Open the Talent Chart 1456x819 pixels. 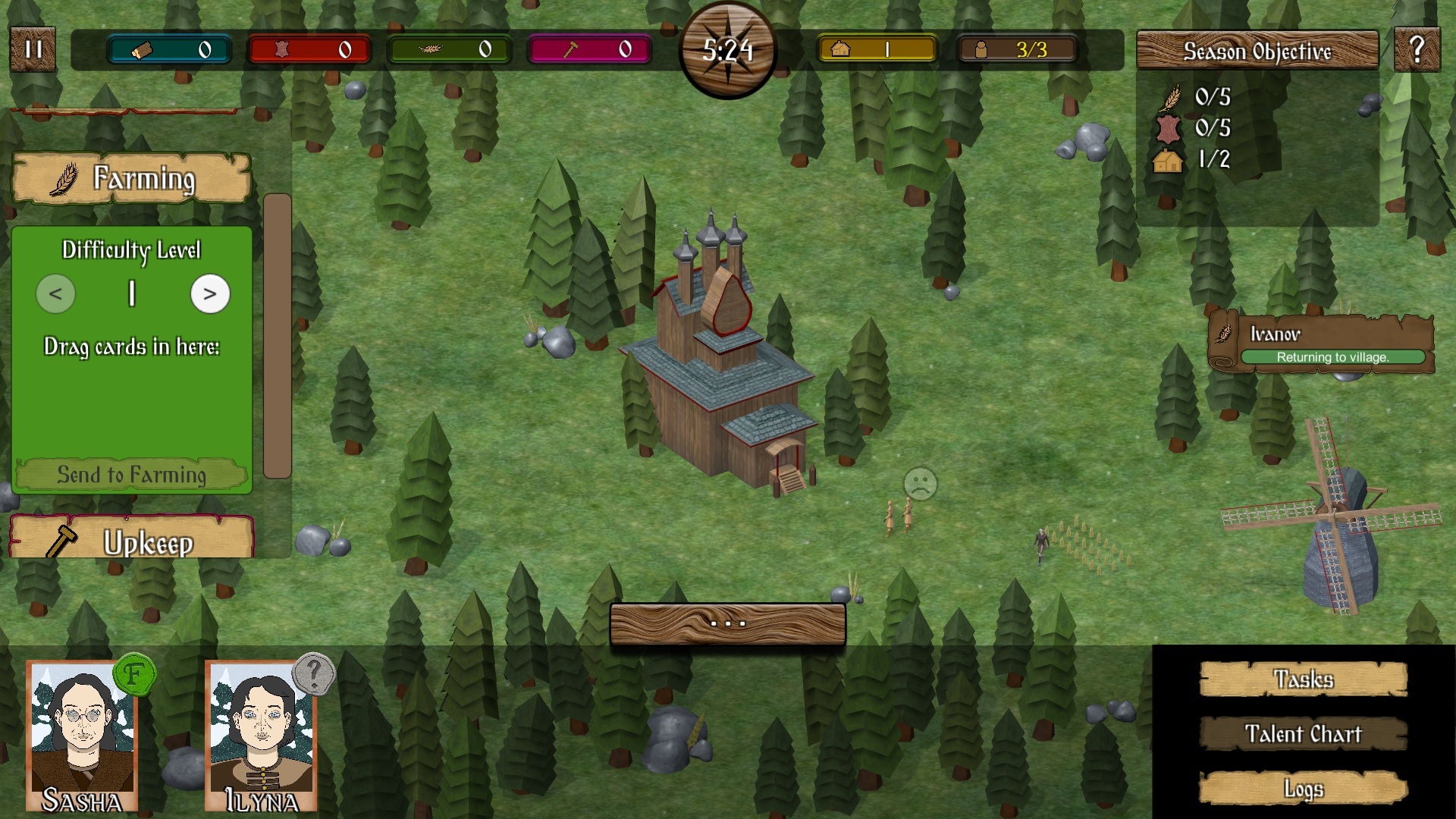point(1303,734)
